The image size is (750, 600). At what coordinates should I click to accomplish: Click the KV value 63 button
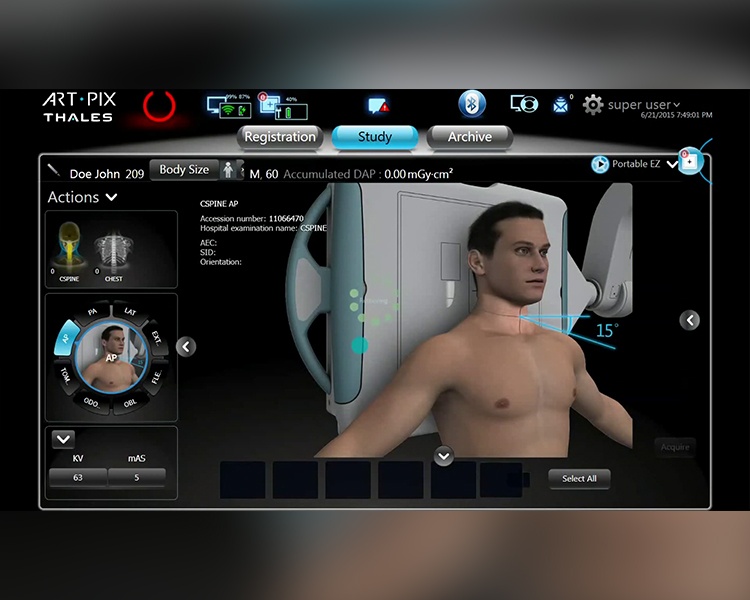[78, 478]
